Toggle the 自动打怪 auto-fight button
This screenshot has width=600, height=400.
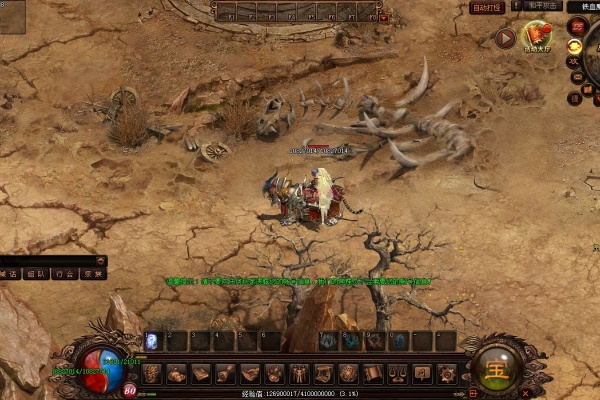click(487, 8)
